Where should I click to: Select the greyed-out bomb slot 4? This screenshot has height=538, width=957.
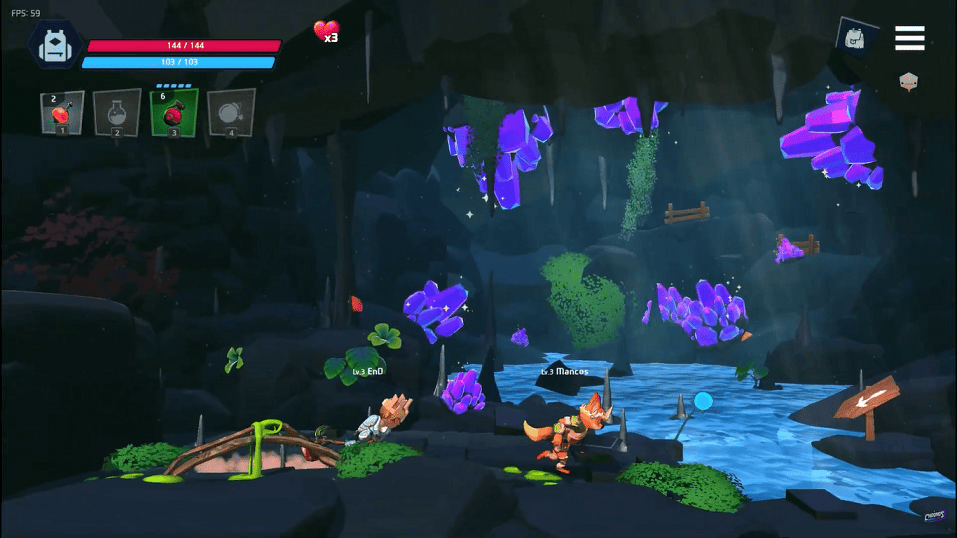click(x=230, y=112)
